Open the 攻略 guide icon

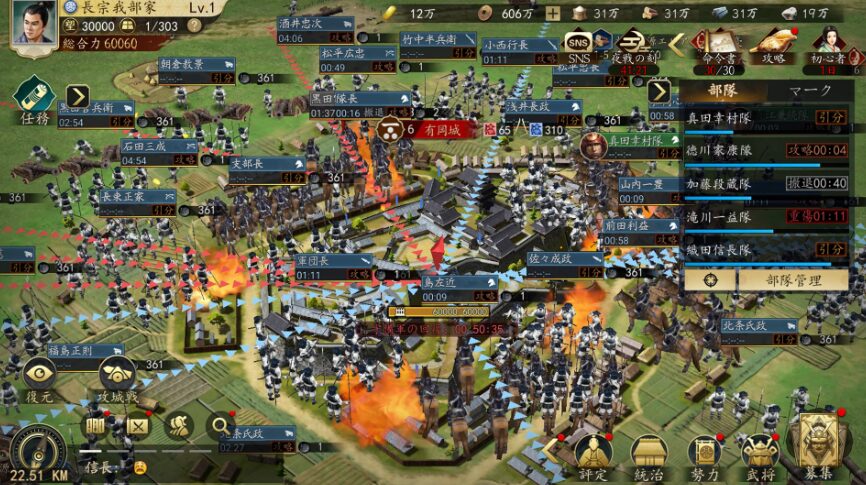coord(772,45)
